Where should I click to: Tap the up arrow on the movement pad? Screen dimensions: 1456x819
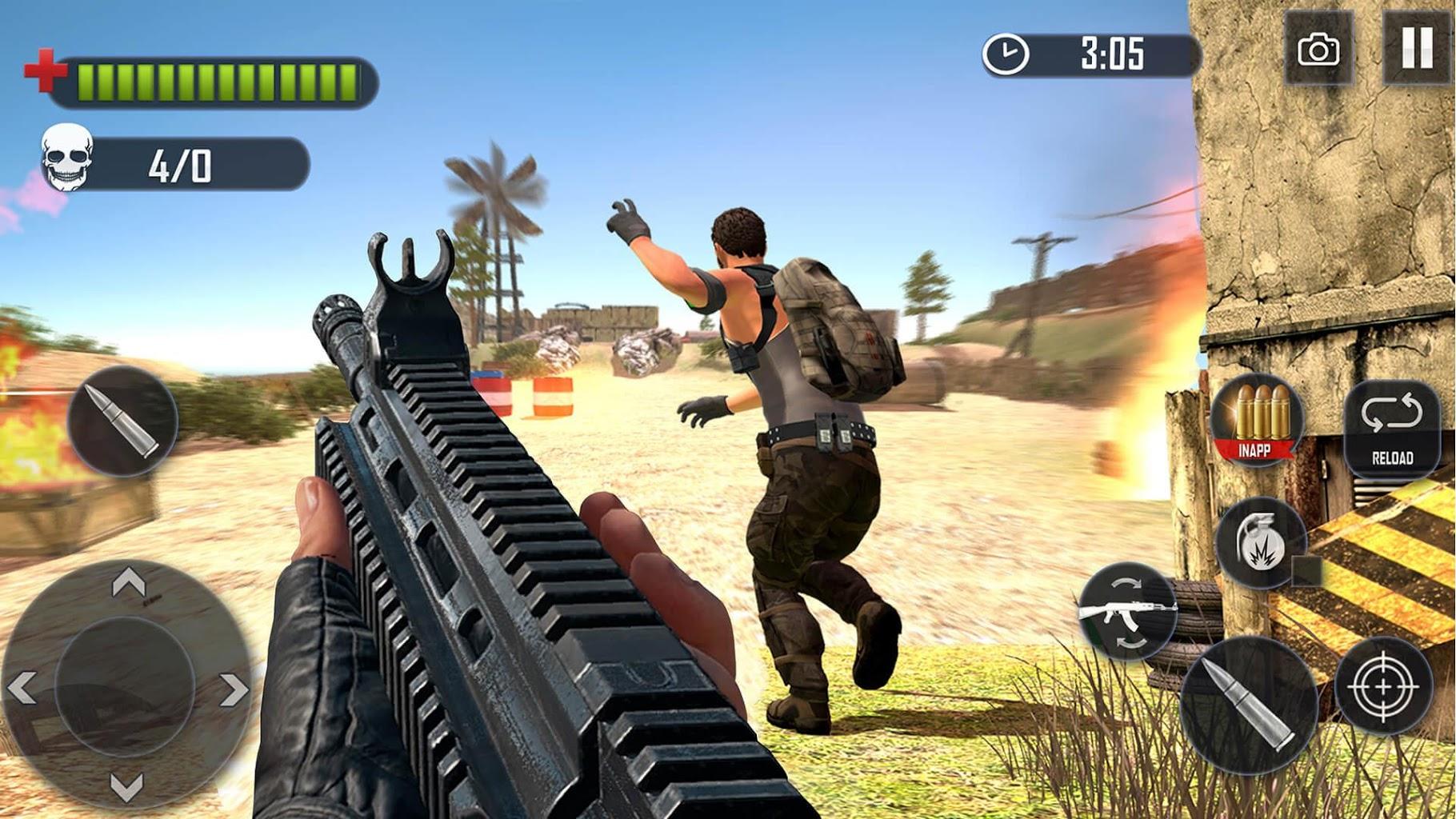[x=128, y=580]
